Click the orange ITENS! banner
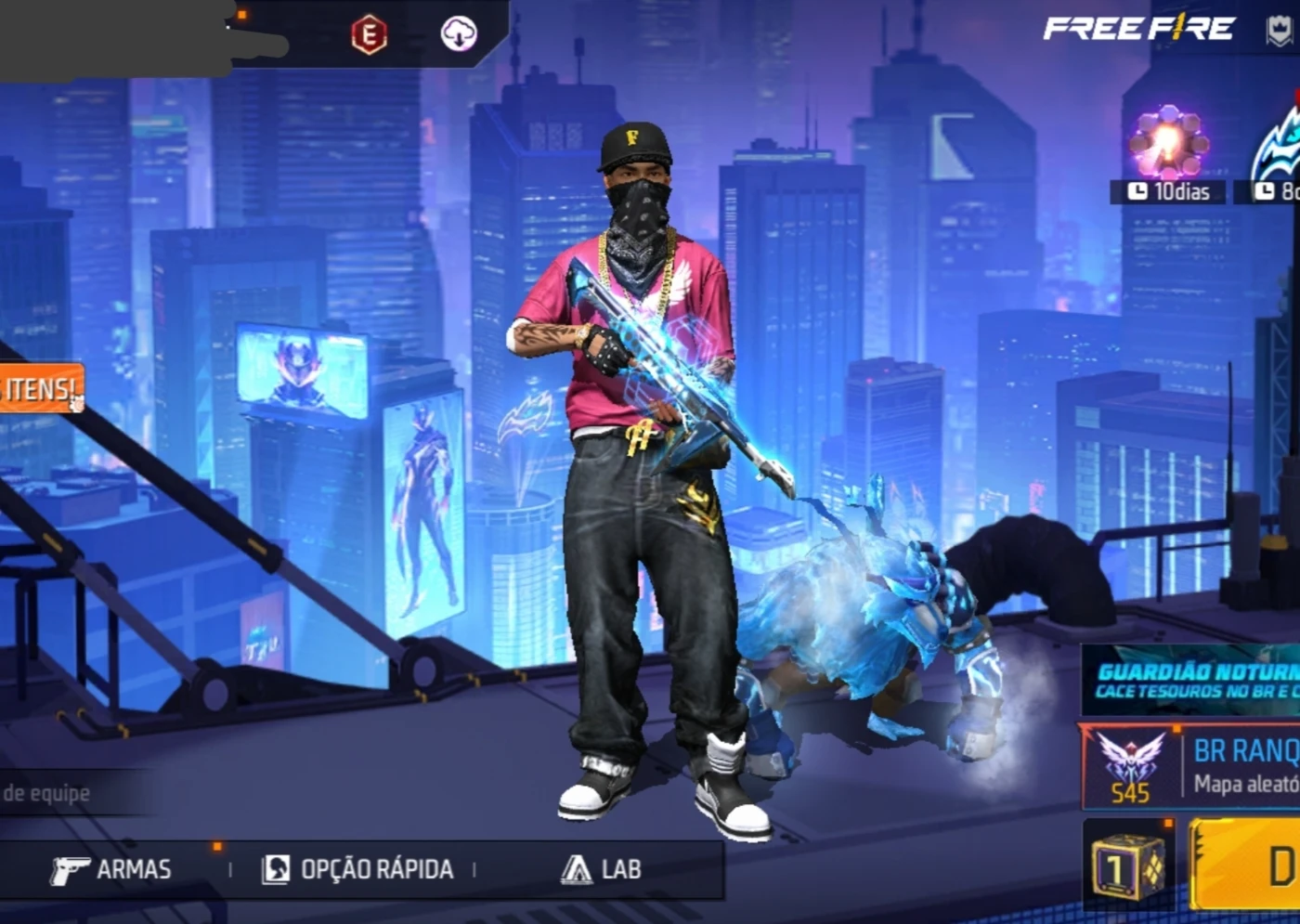Image resolution: width=1300 pixels, height=924 pixels. point(39,389)
